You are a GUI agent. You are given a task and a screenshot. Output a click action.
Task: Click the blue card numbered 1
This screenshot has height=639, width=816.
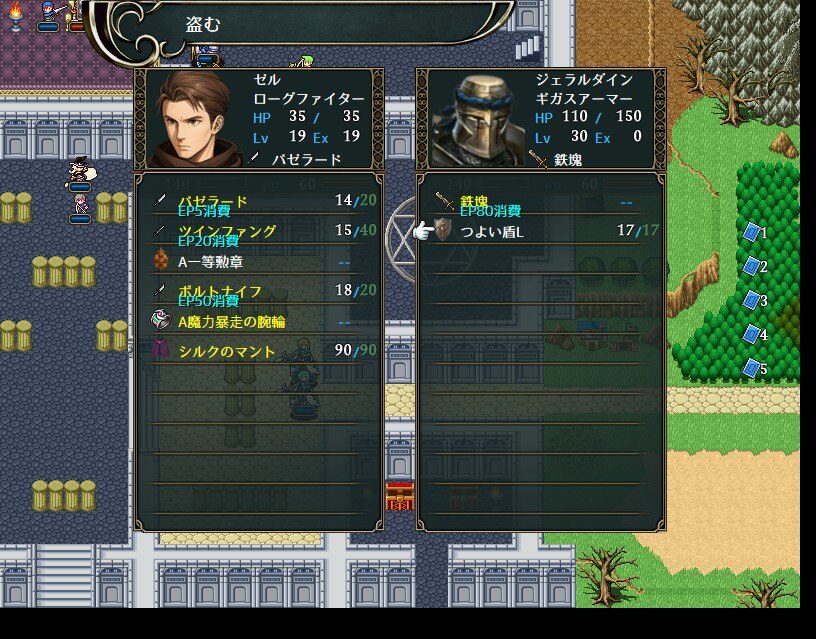coord(753,233)
